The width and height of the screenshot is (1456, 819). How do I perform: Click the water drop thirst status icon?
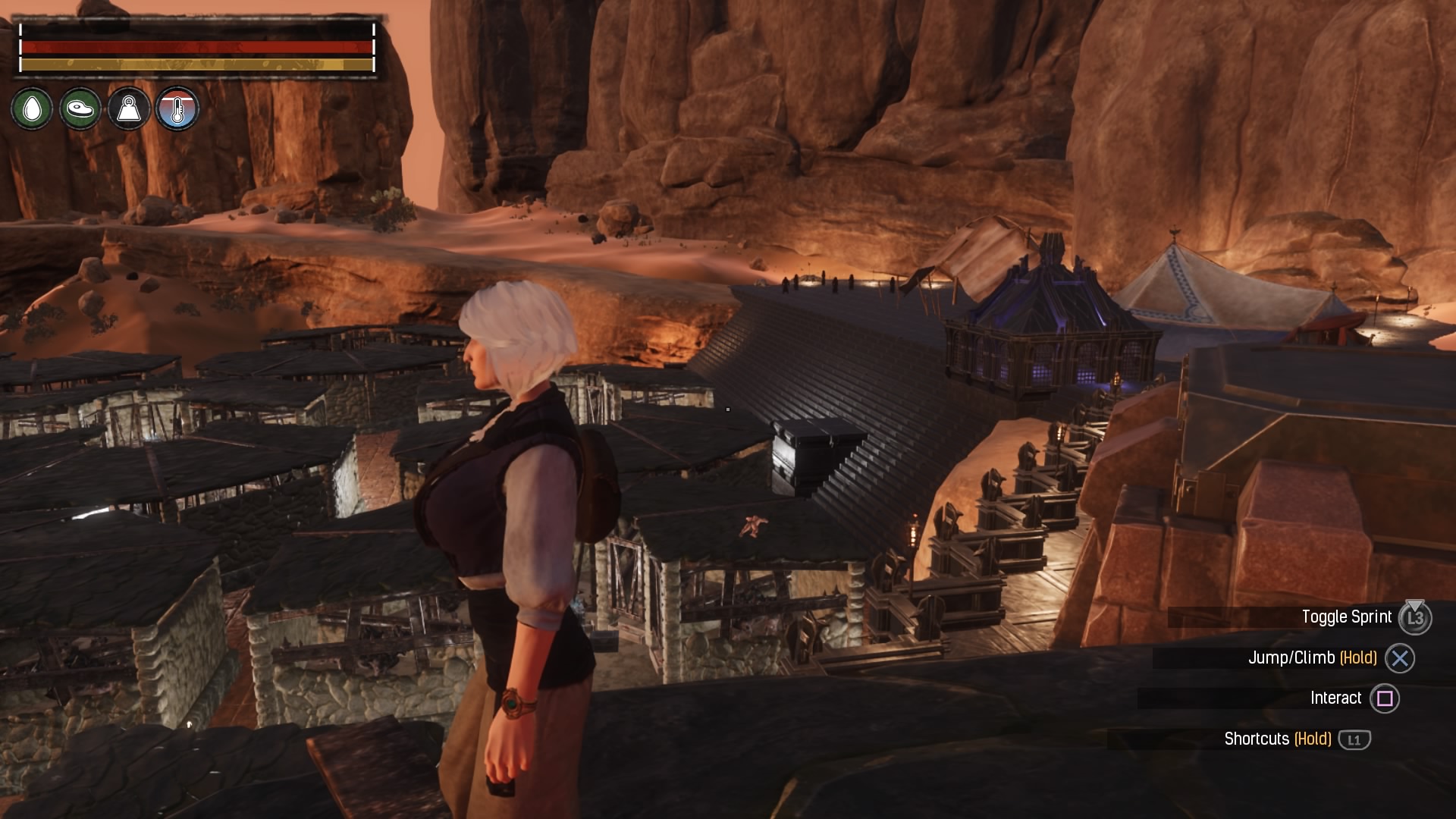[x=32, y=109]
